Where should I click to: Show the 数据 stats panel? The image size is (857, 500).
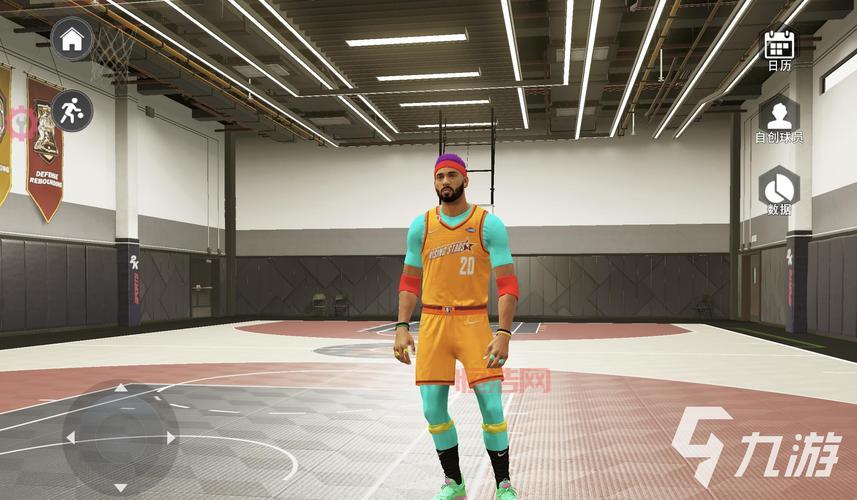[779, 188]
